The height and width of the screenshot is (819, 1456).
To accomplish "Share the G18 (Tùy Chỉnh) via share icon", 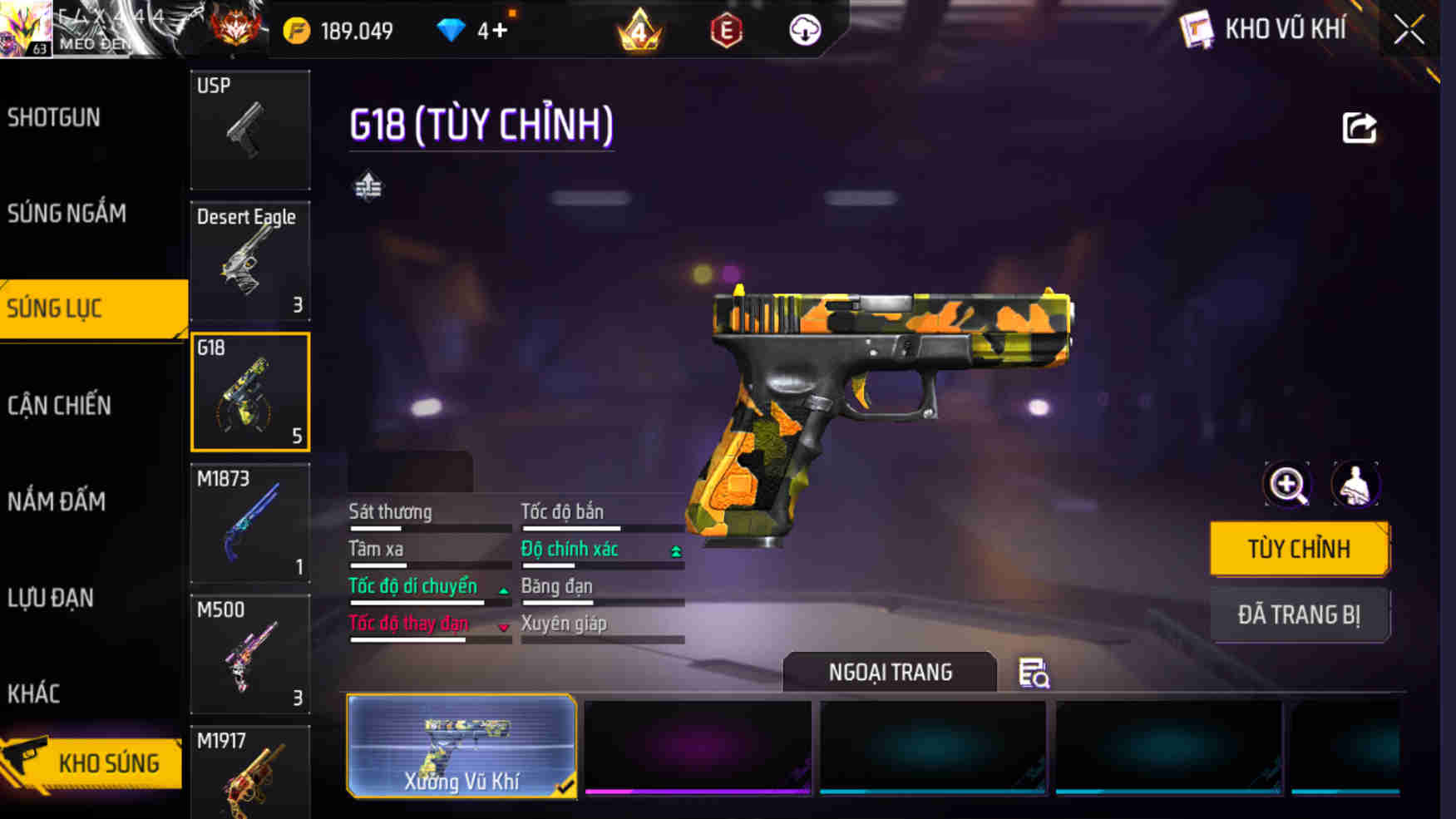I will click(1360, 126).
